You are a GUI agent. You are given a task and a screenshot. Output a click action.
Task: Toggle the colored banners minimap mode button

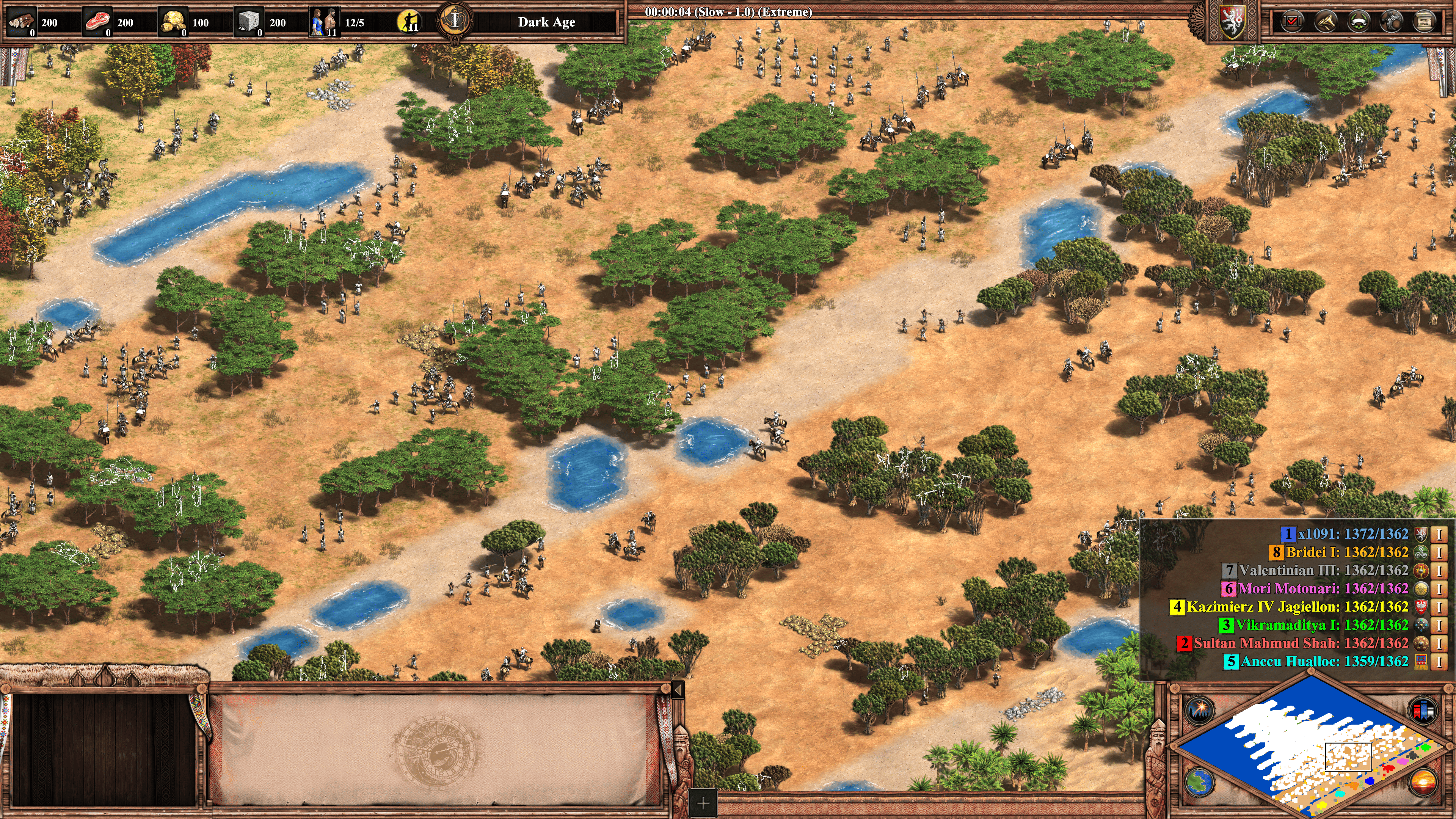pos(1423,710)
